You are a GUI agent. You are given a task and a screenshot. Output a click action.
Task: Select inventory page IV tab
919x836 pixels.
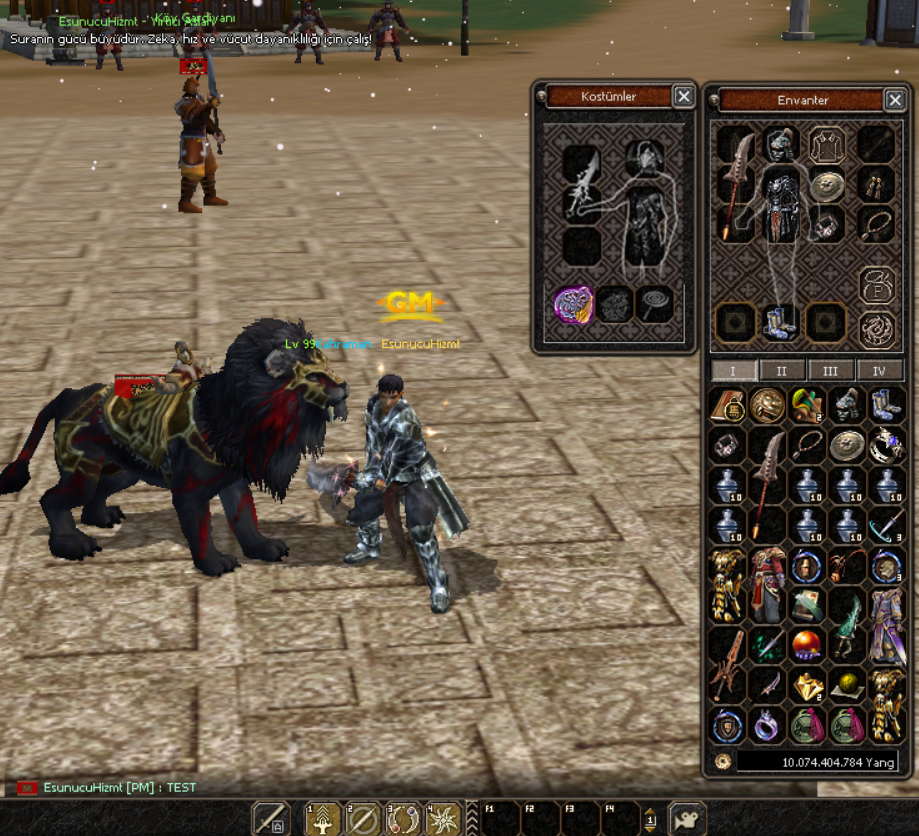(879, 371)
